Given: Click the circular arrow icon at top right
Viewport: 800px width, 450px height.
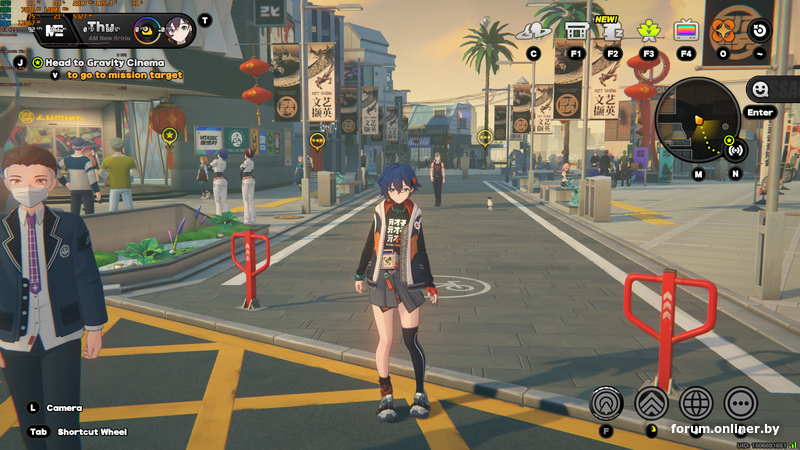Looking at the screenshot, I should tap(761, 30).
